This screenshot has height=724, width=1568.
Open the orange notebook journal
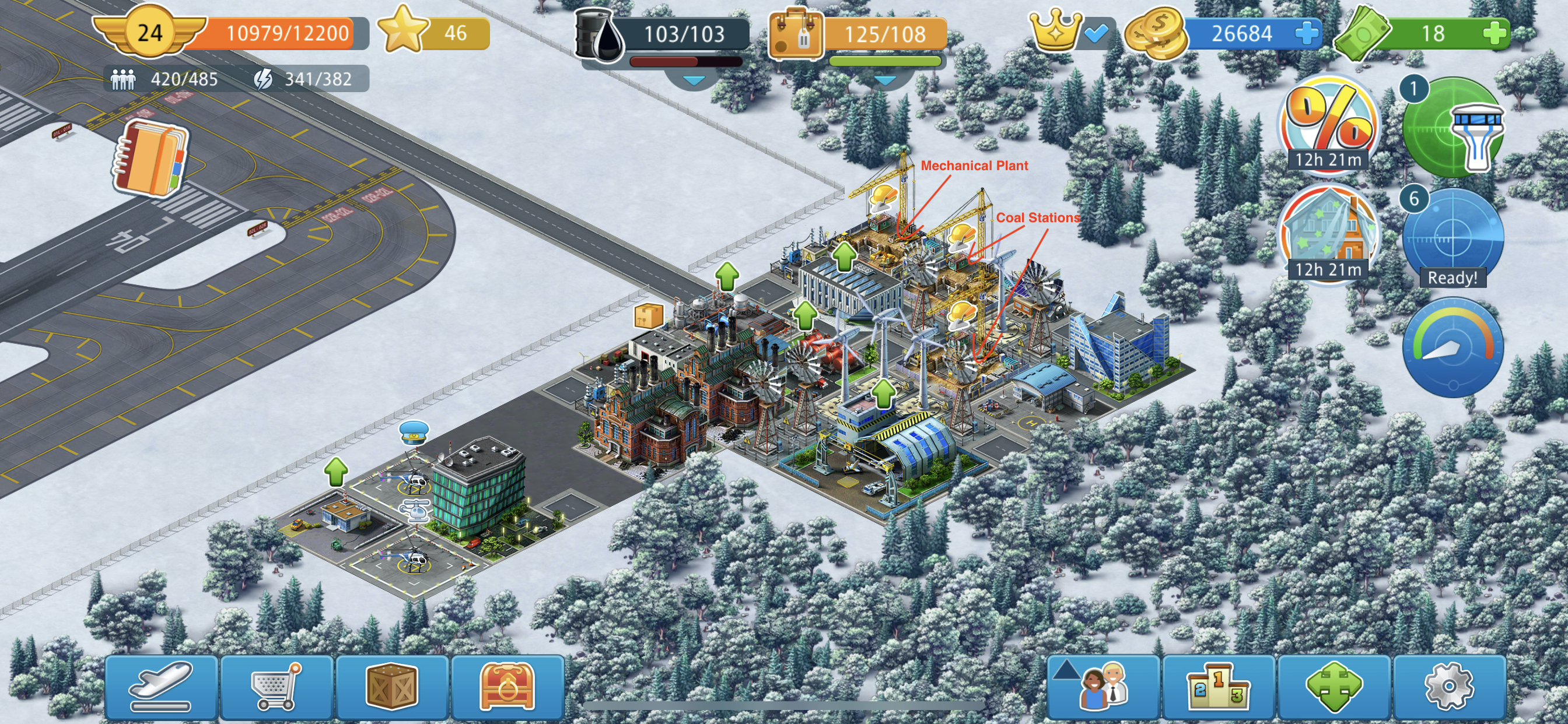(x=150, y=159)
